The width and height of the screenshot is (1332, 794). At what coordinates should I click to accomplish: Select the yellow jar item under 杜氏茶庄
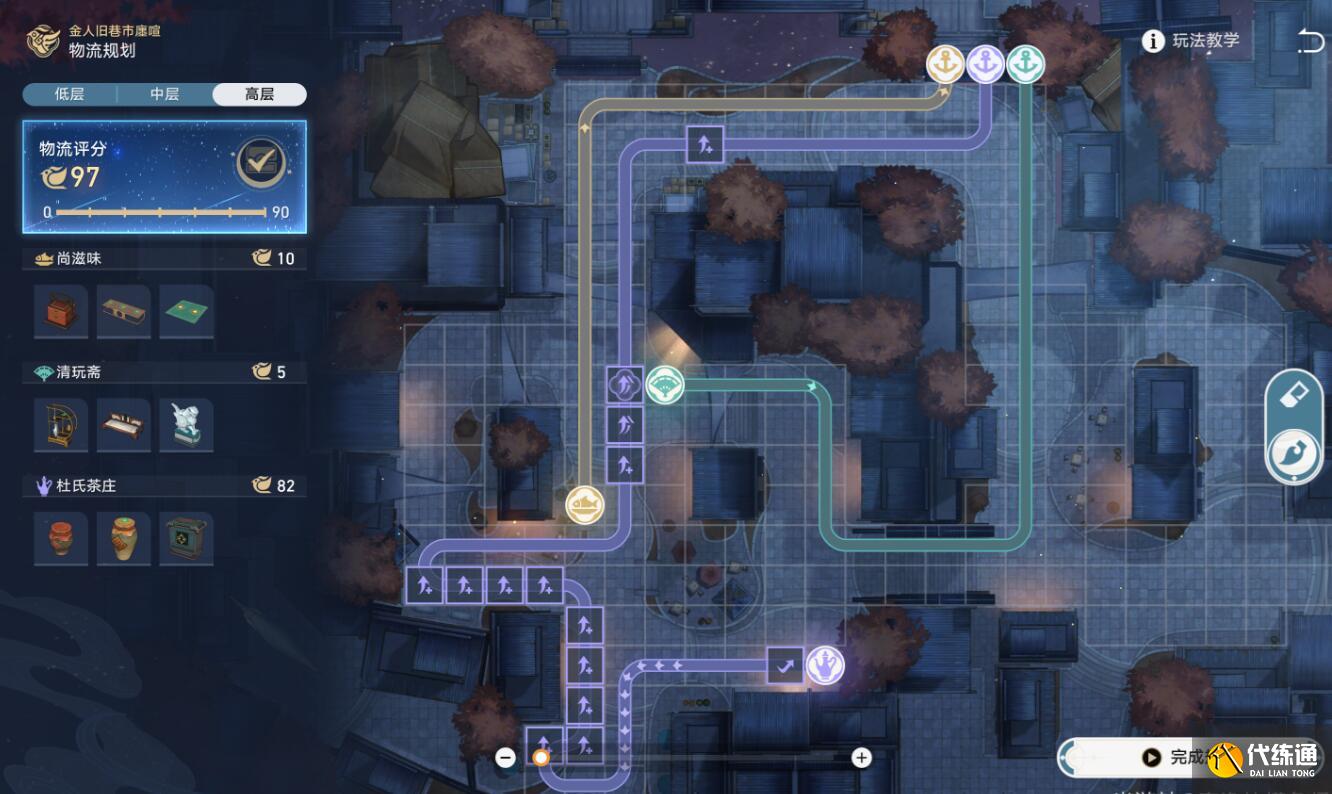click(124, 538)
